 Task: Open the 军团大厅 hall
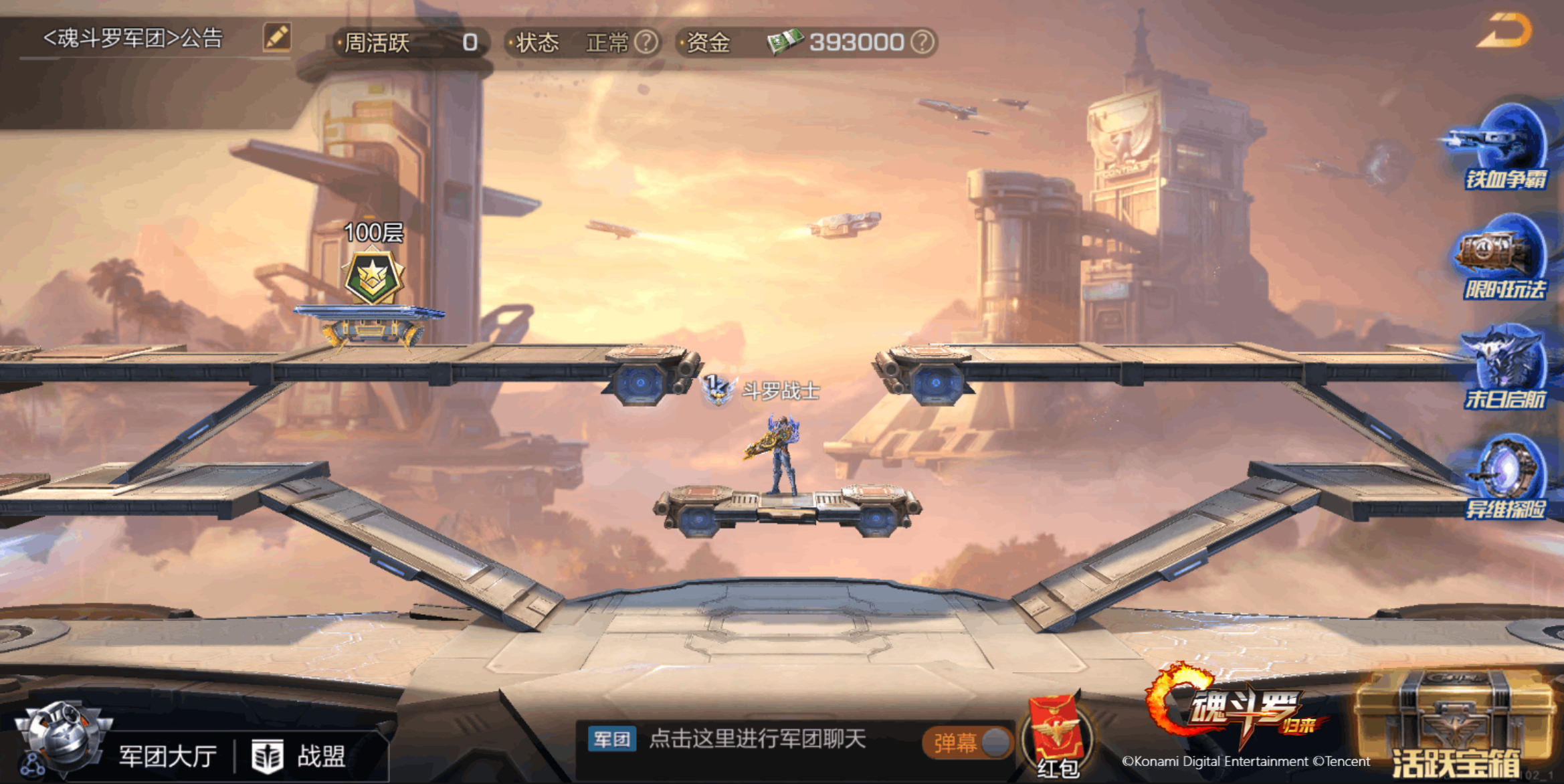pos(167,757)
